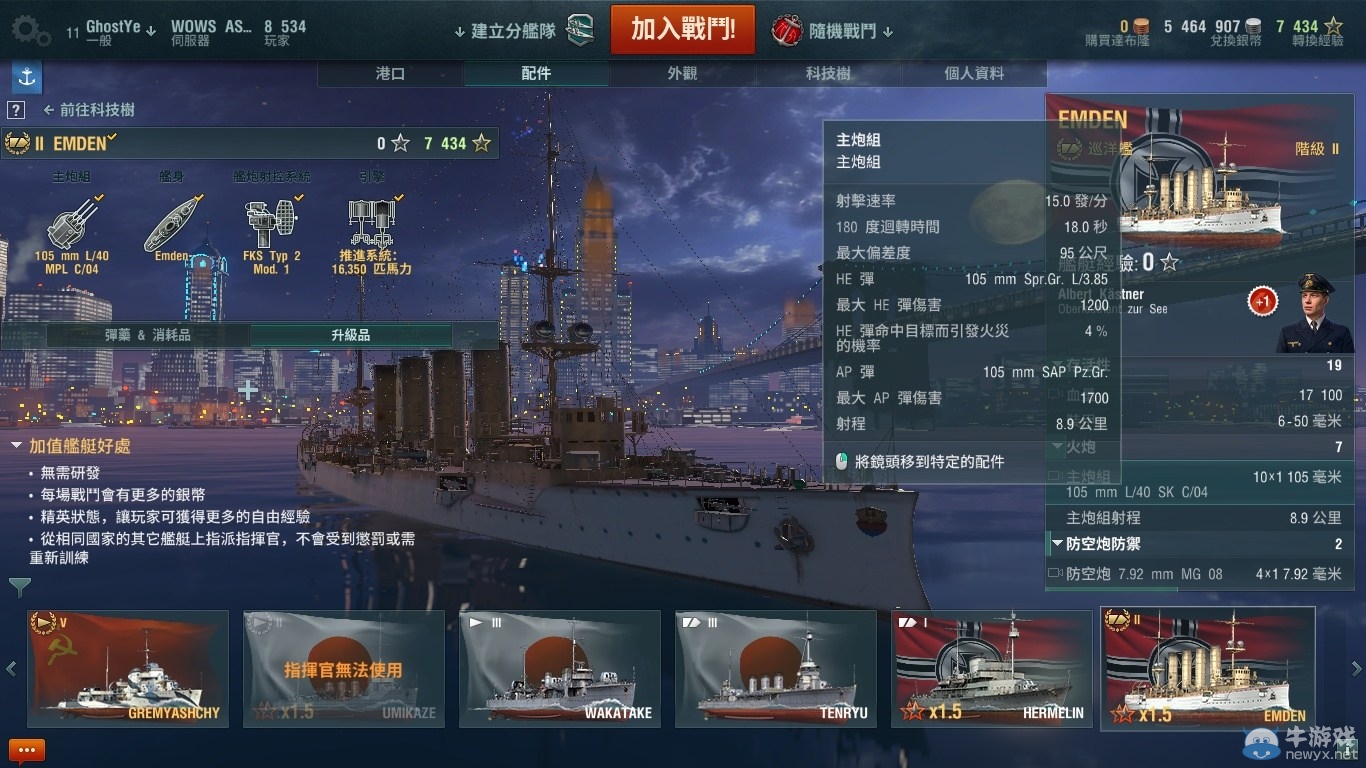Collapse the 防空炮防禦 section
1366x768 pixels.
tap(1058, 544)
